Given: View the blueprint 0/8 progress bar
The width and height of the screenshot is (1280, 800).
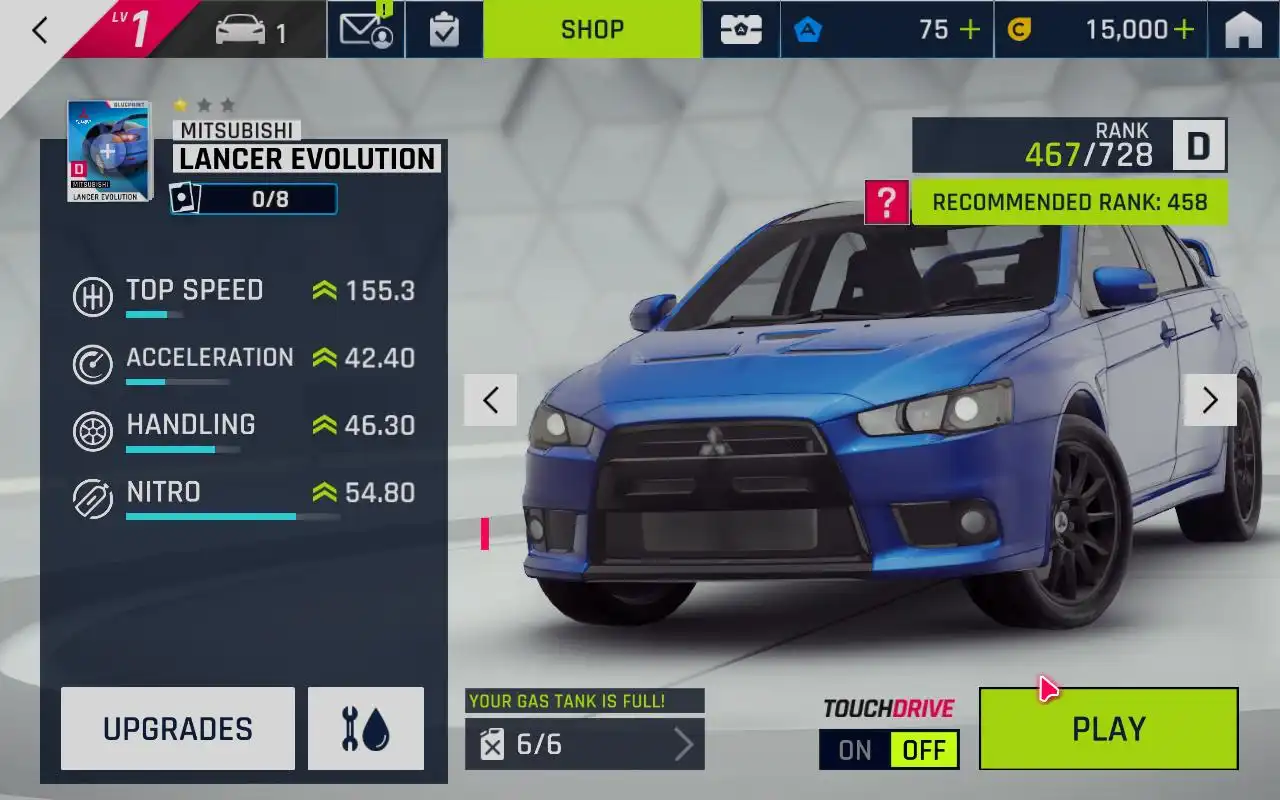Looking at the screenshot, I should click(x=254, y=199).
